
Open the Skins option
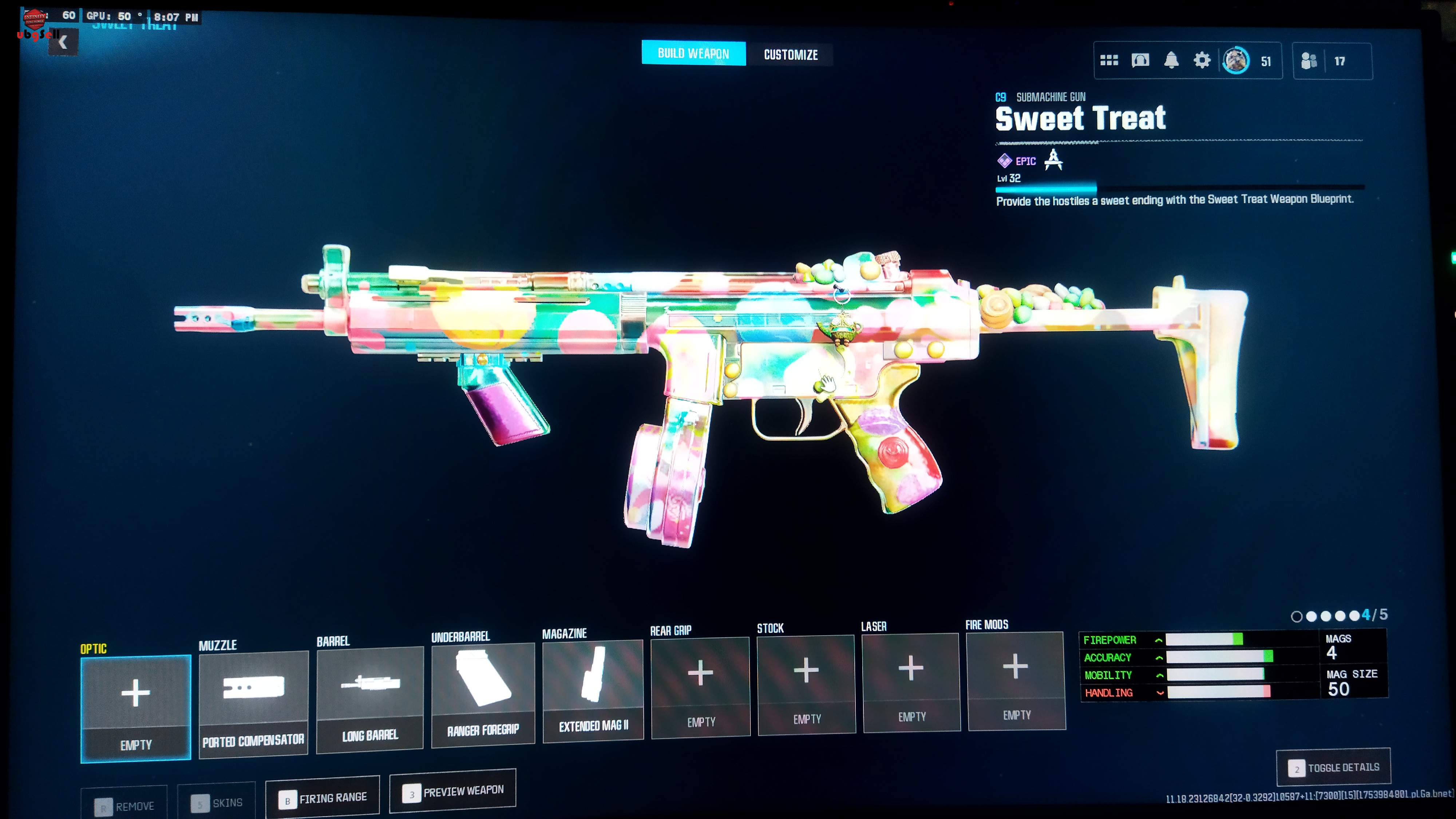click(217, 803)
